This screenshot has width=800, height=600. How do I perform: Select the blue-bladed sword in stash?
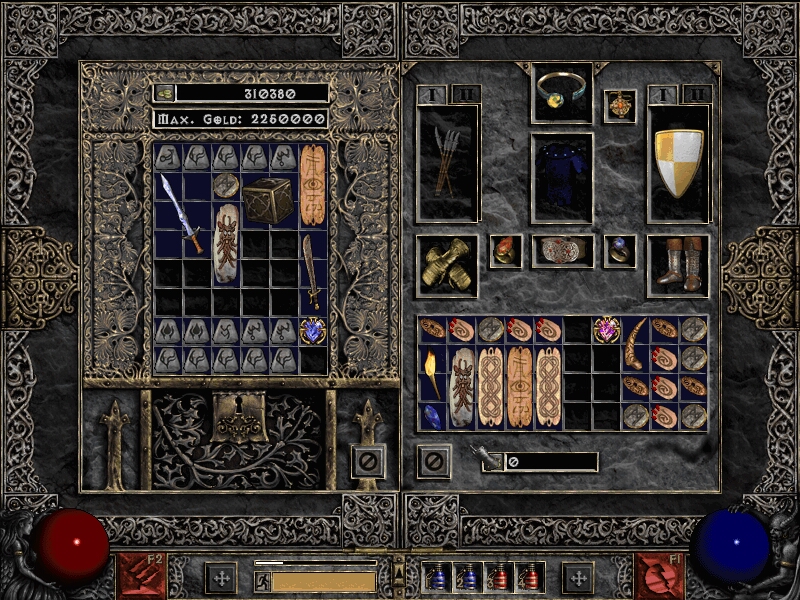(183, 213)
